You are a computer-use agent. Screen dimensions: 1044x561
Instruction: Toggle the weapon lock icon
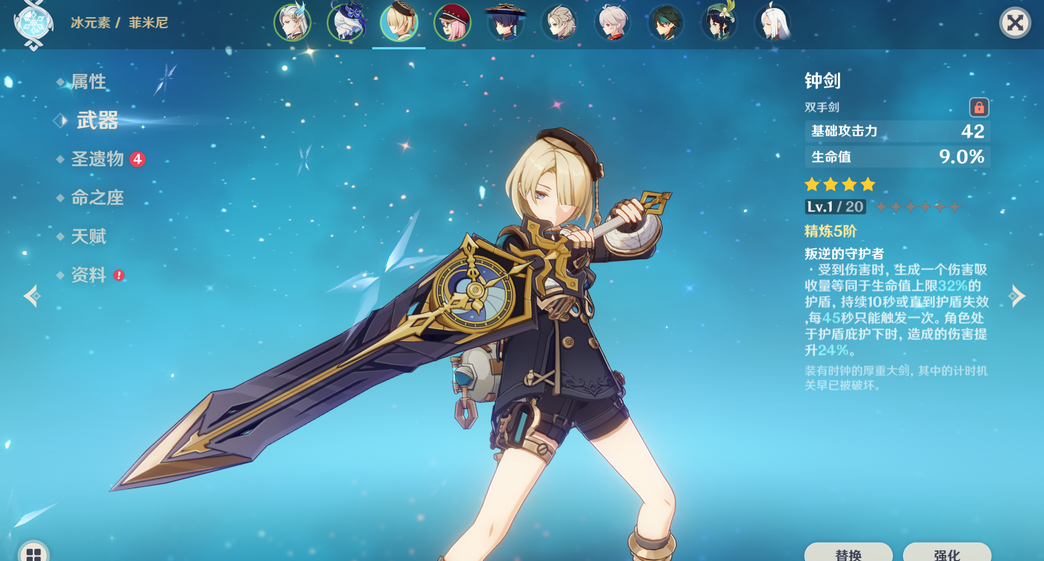978,108
